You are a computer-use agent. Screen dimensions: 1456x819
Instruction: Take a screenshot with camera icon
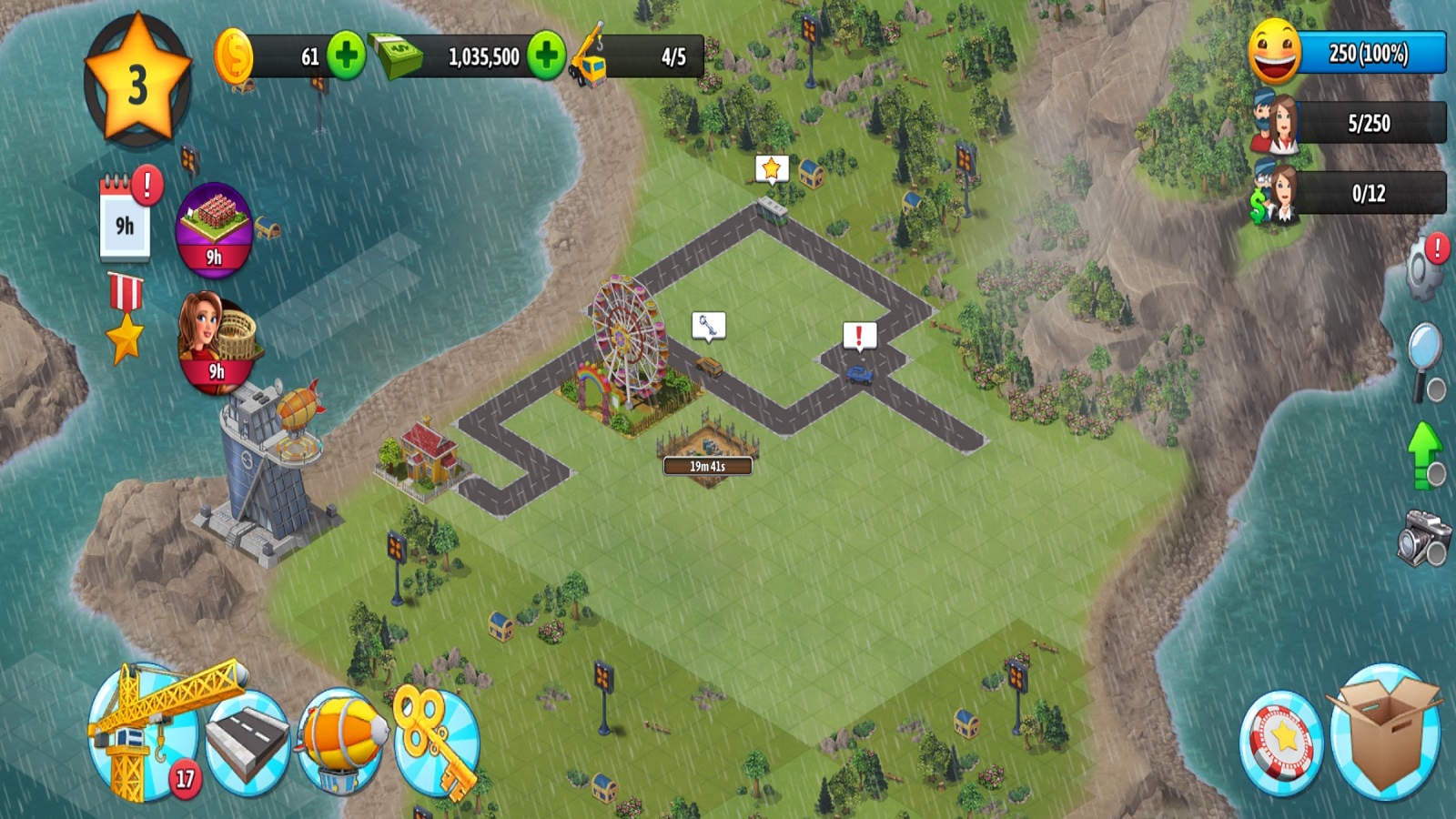coord(1423,537)
